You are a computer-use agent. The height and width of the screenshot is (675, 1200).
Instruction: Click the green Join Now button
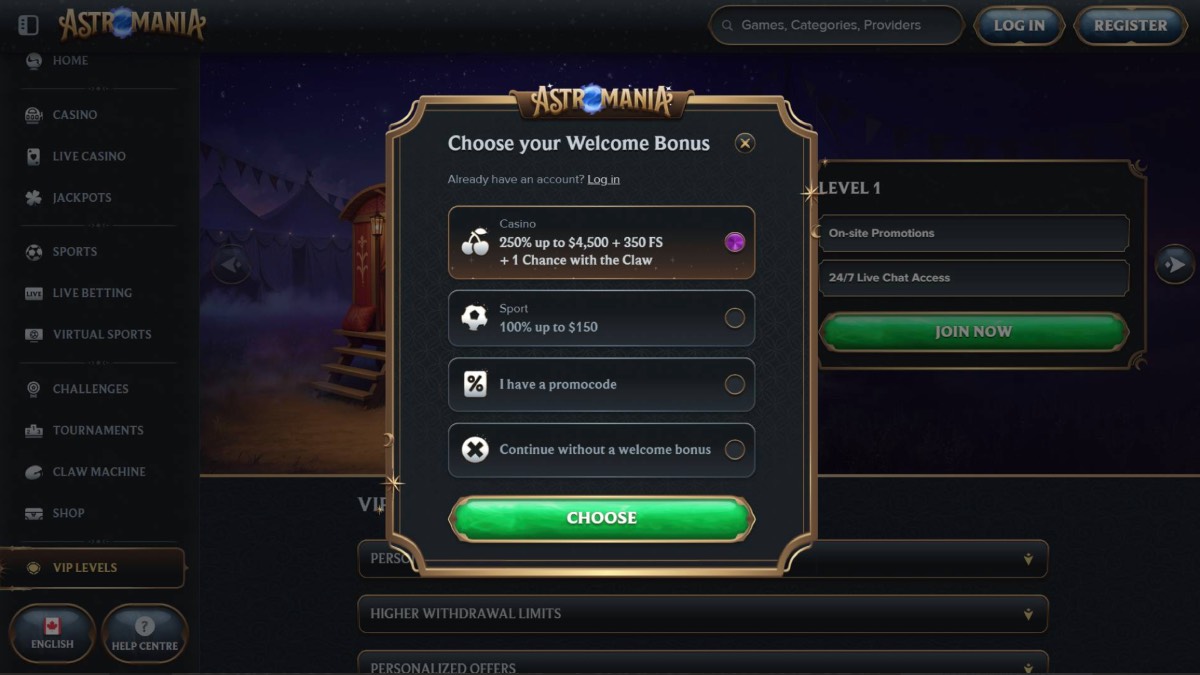pyautogui.click(x=973, y=332)
